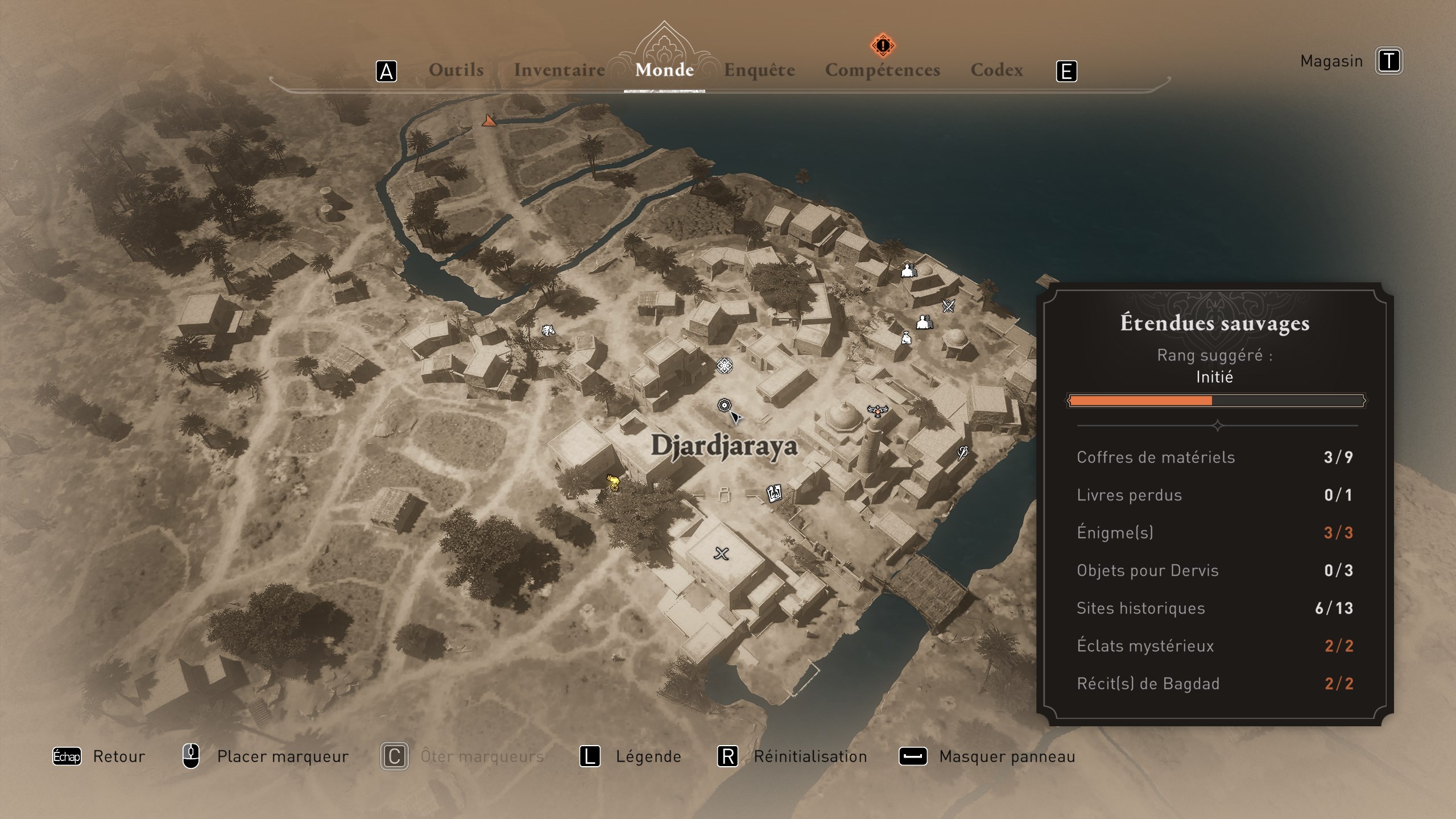
Task: Show the Codex tab
Action: 996,70
